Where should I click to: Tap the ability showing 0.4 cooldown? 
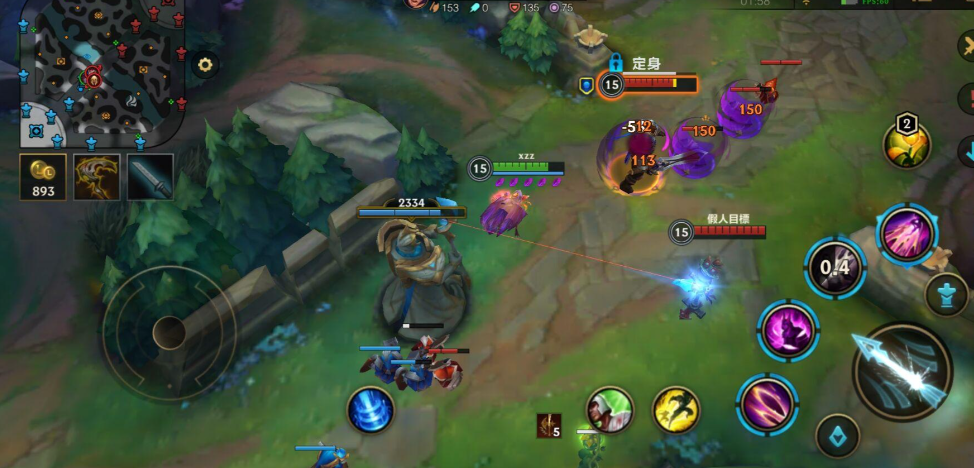point(835,267)
